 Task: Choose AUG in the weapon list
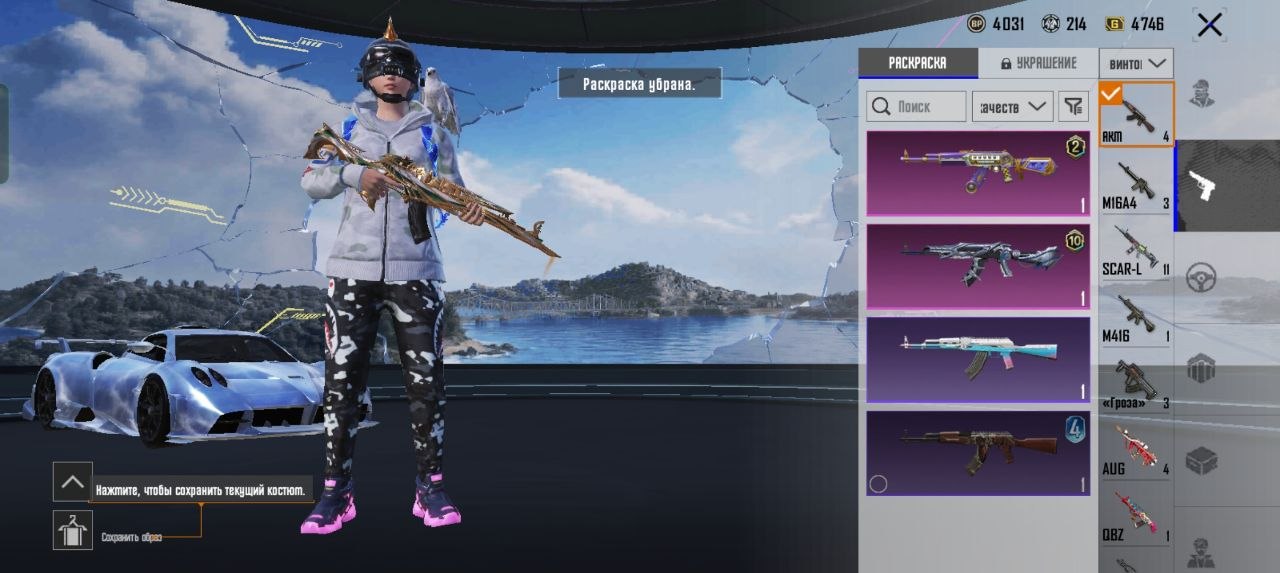tap(1136, 450)
